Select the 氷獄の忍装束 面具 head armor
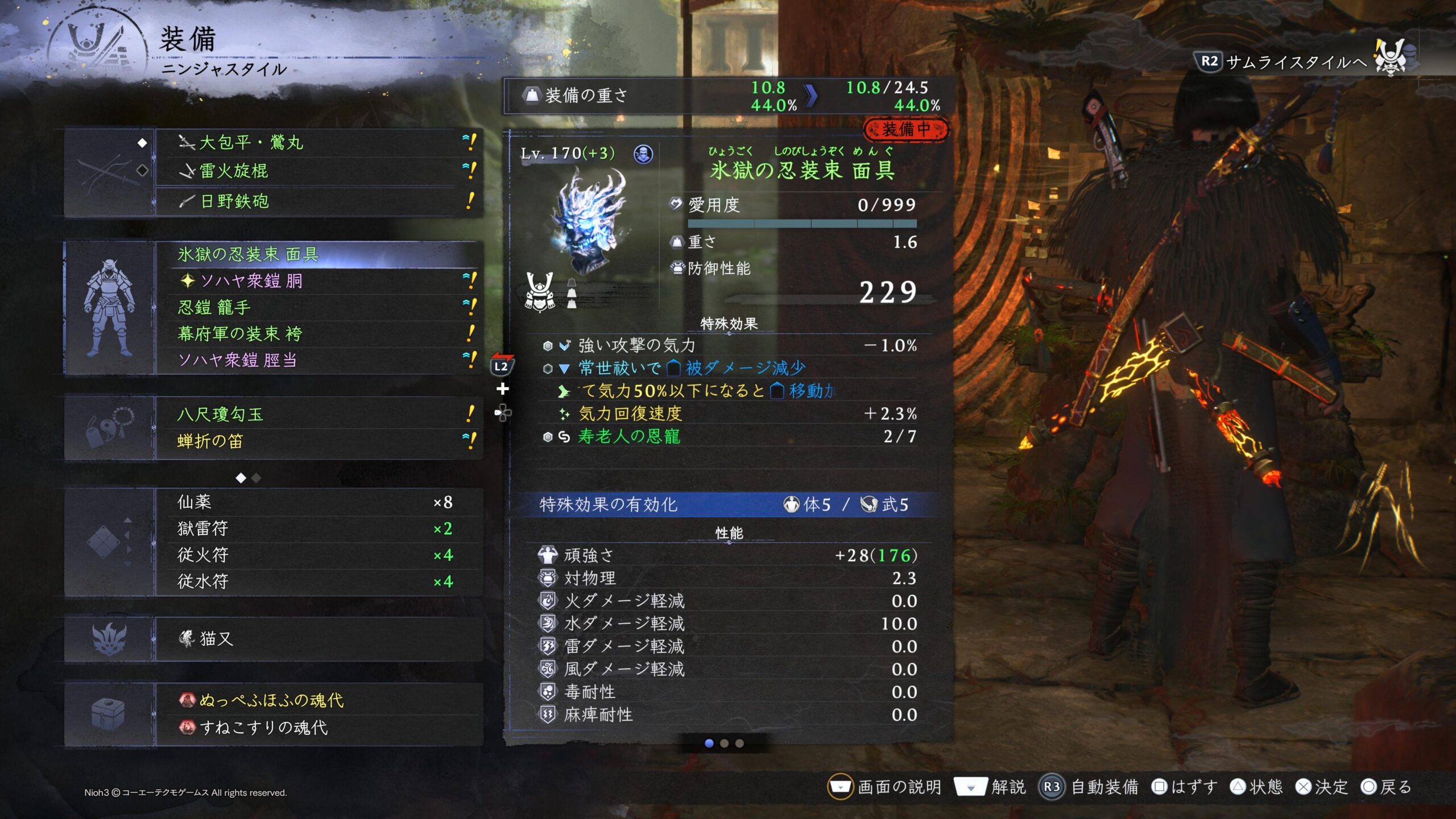 318,254
